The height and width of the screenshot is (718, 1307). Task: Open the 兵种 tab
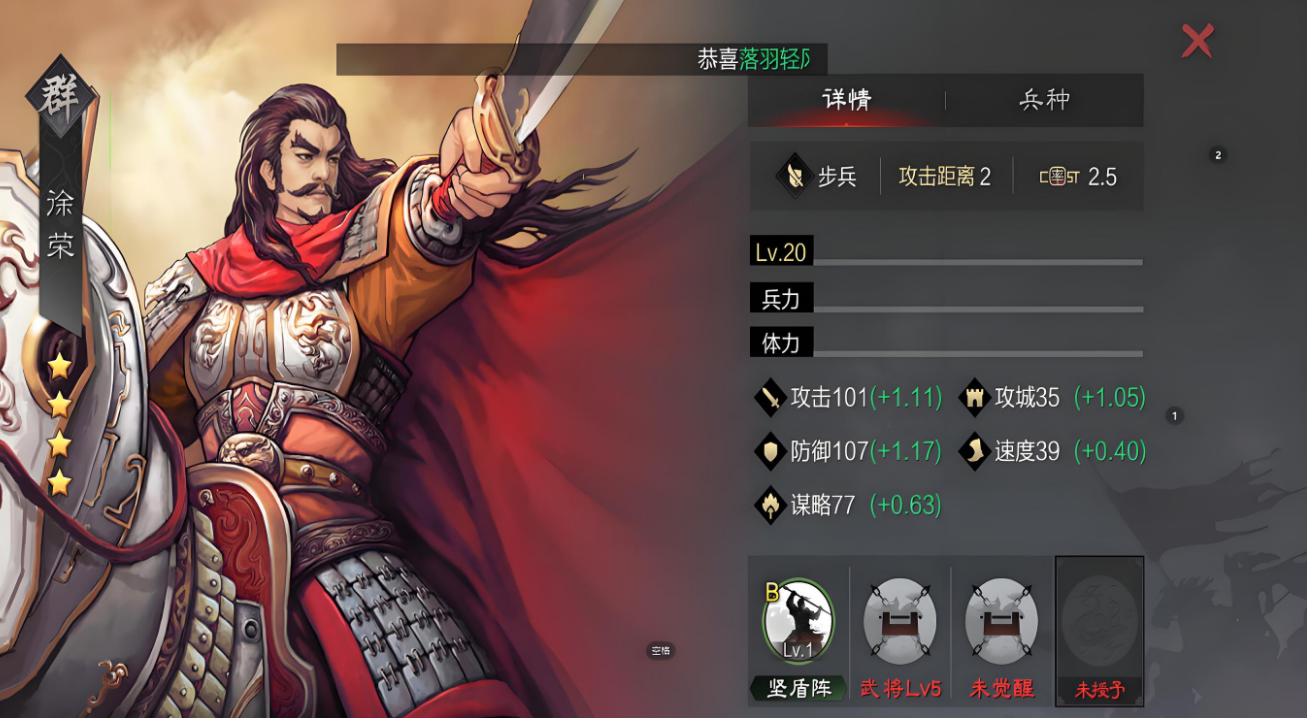(1044, 100)
